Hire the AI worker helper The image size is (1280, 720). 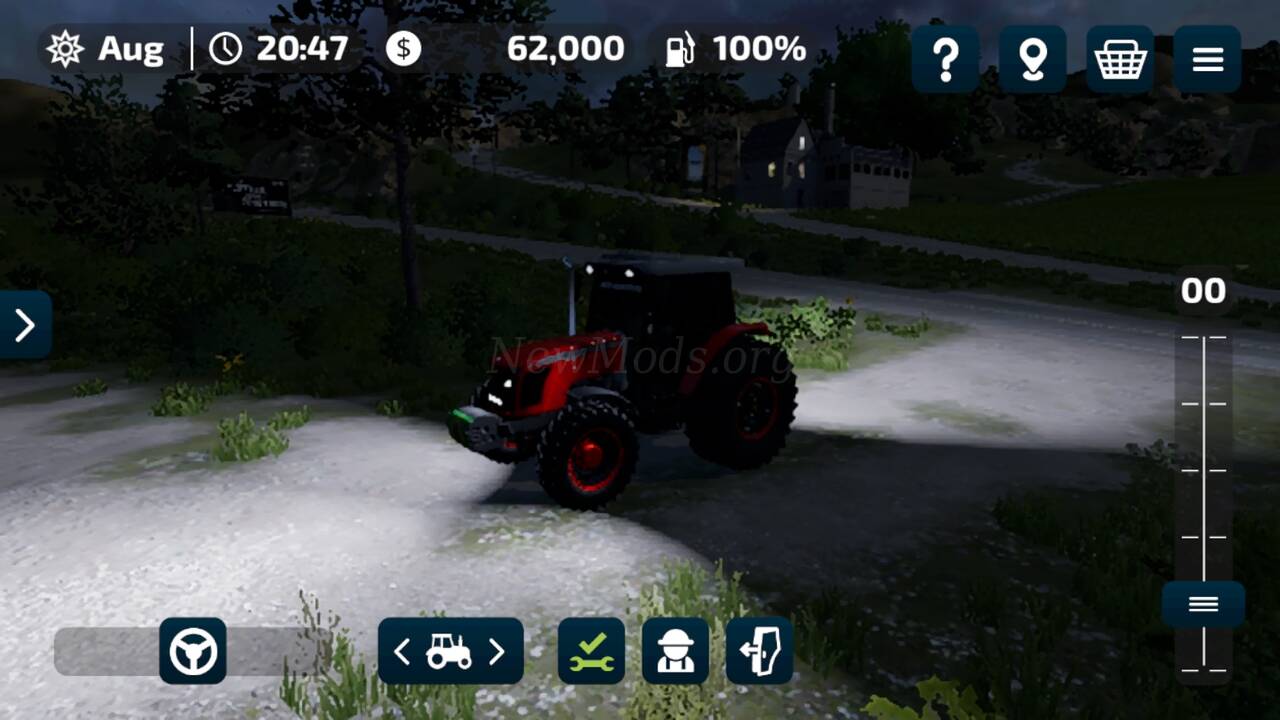pyautogui.click(x=675, y=651)
